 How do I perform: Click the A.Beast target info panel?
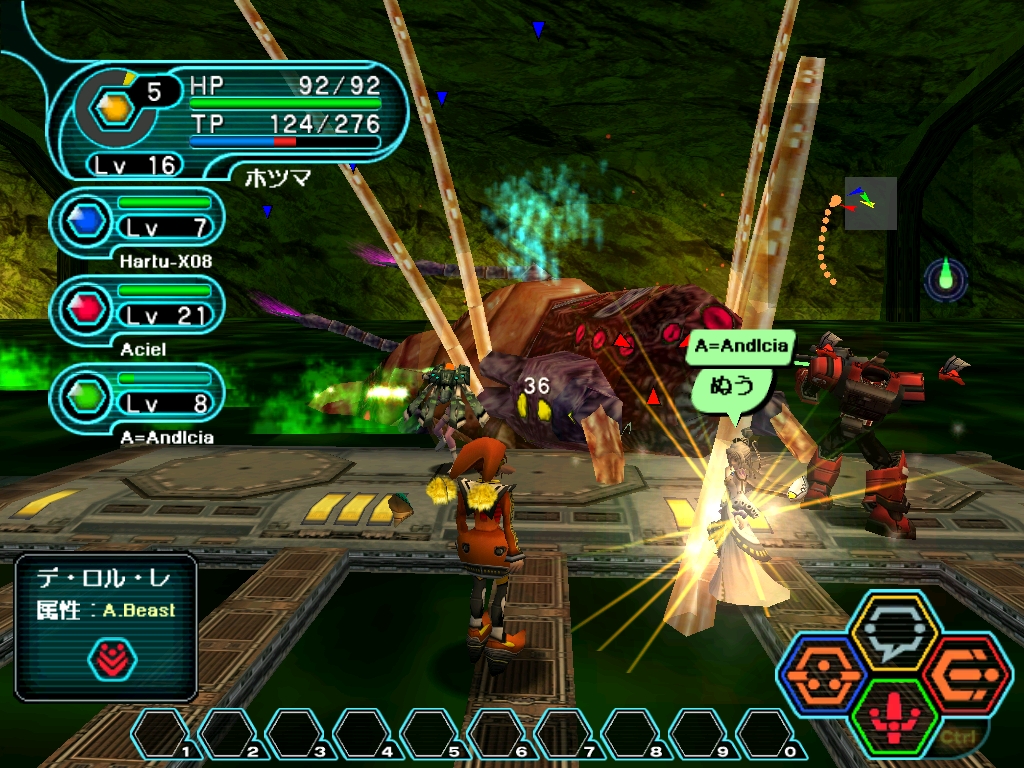coord(106,626)
